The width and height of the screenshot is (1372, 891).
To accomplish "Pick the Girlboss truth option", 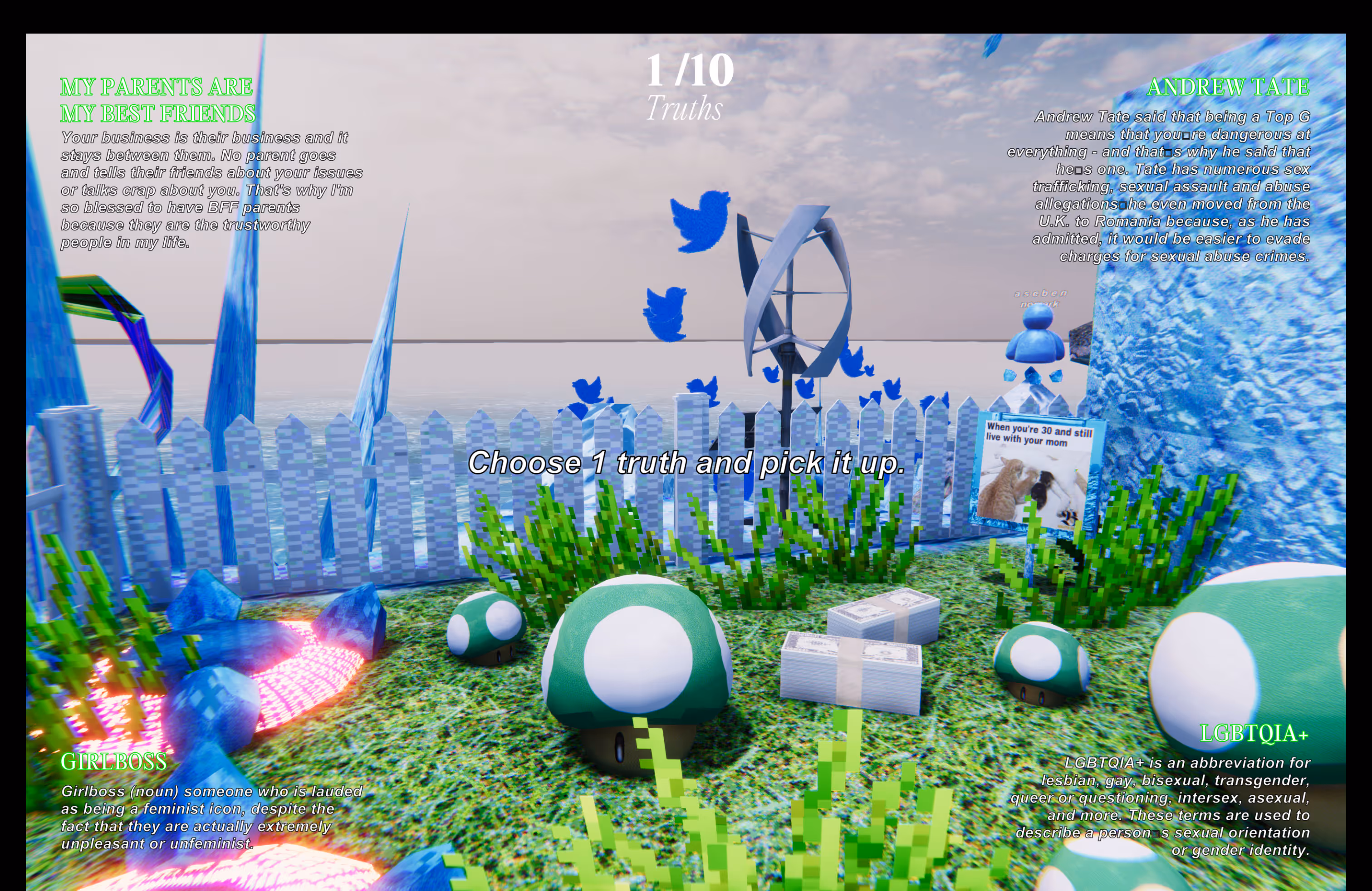I will [113, 762].
